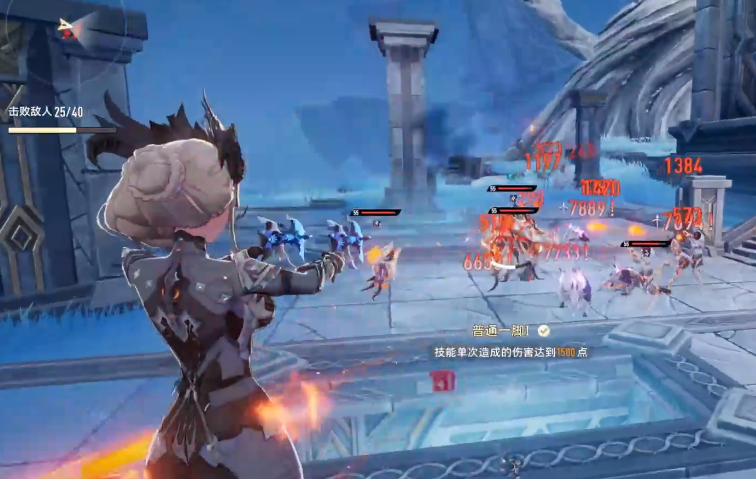Open the 普通一脚 achievement notification
The height and width of the screenshot is (479, 756).
[x=510, y=340]
